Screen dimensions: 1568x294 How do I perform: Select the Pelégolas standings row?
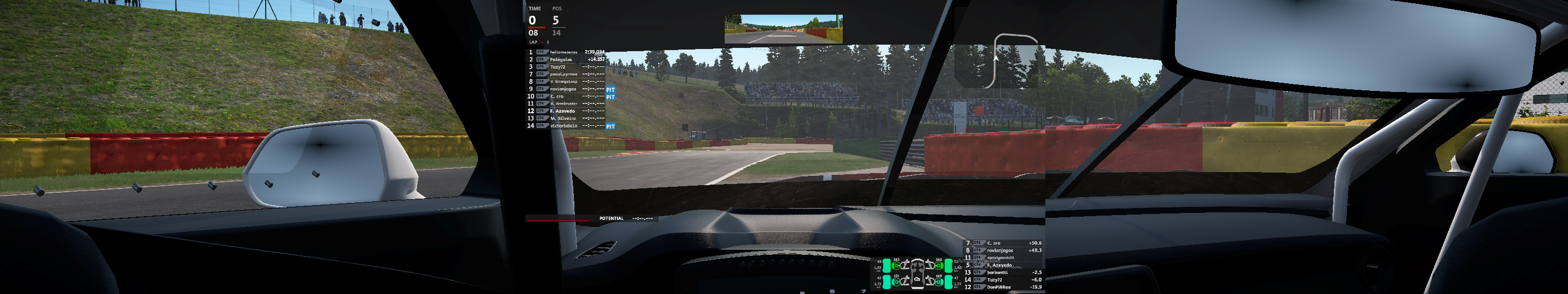click(x=561, y=60)
